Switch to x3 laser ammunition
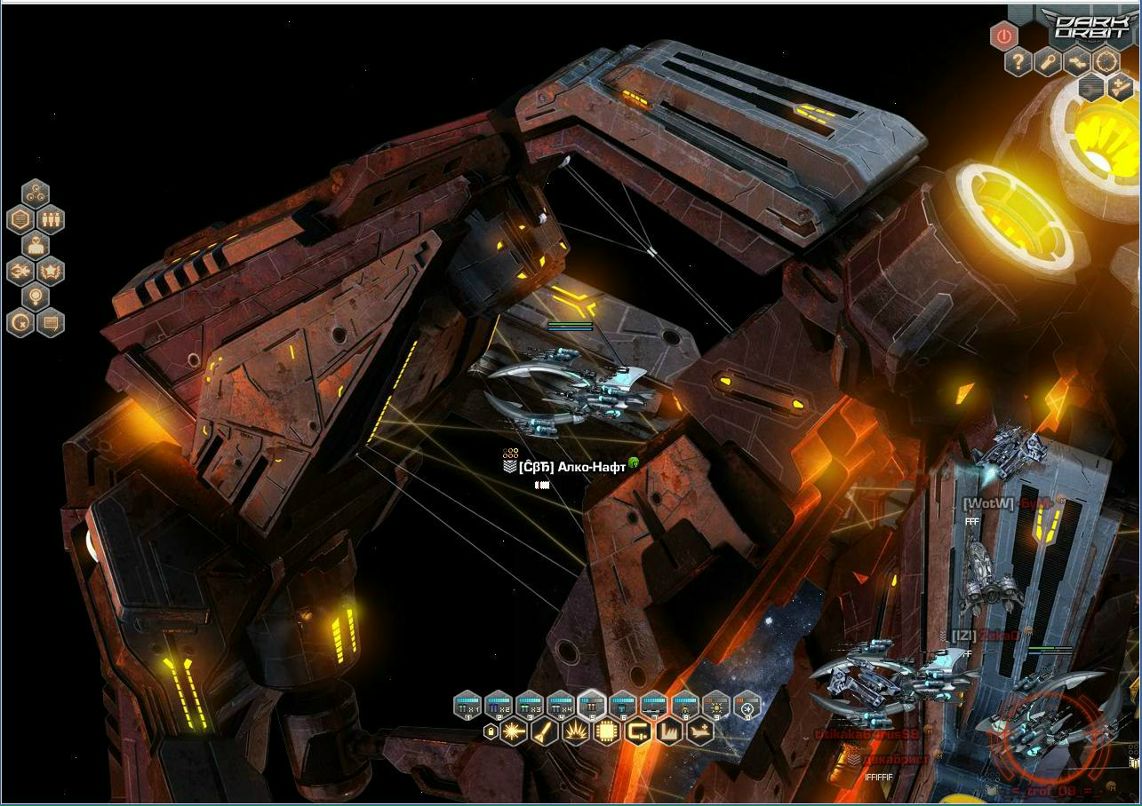This screenshot has height=806, width=1142. coord(529,707)
